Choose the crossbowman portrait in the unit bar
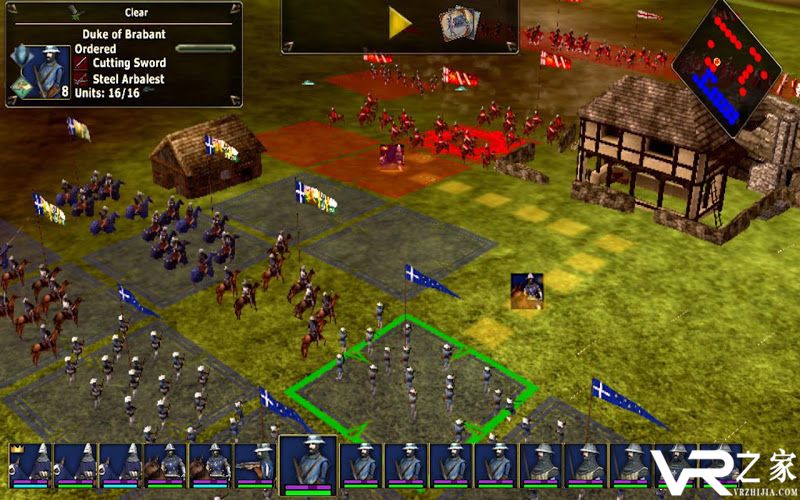 click(254, 466)
